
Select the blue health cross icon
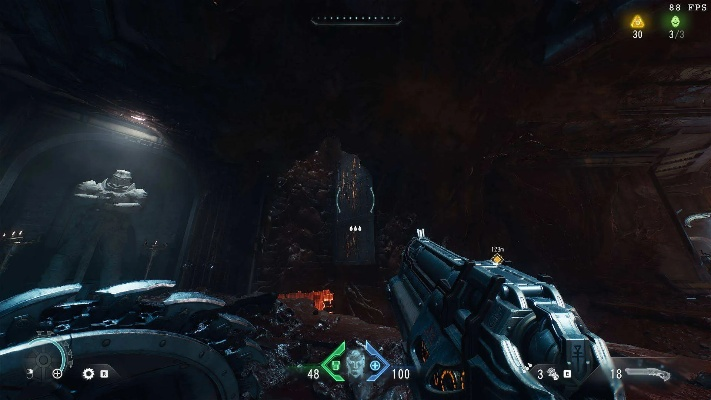pos(376,366)
